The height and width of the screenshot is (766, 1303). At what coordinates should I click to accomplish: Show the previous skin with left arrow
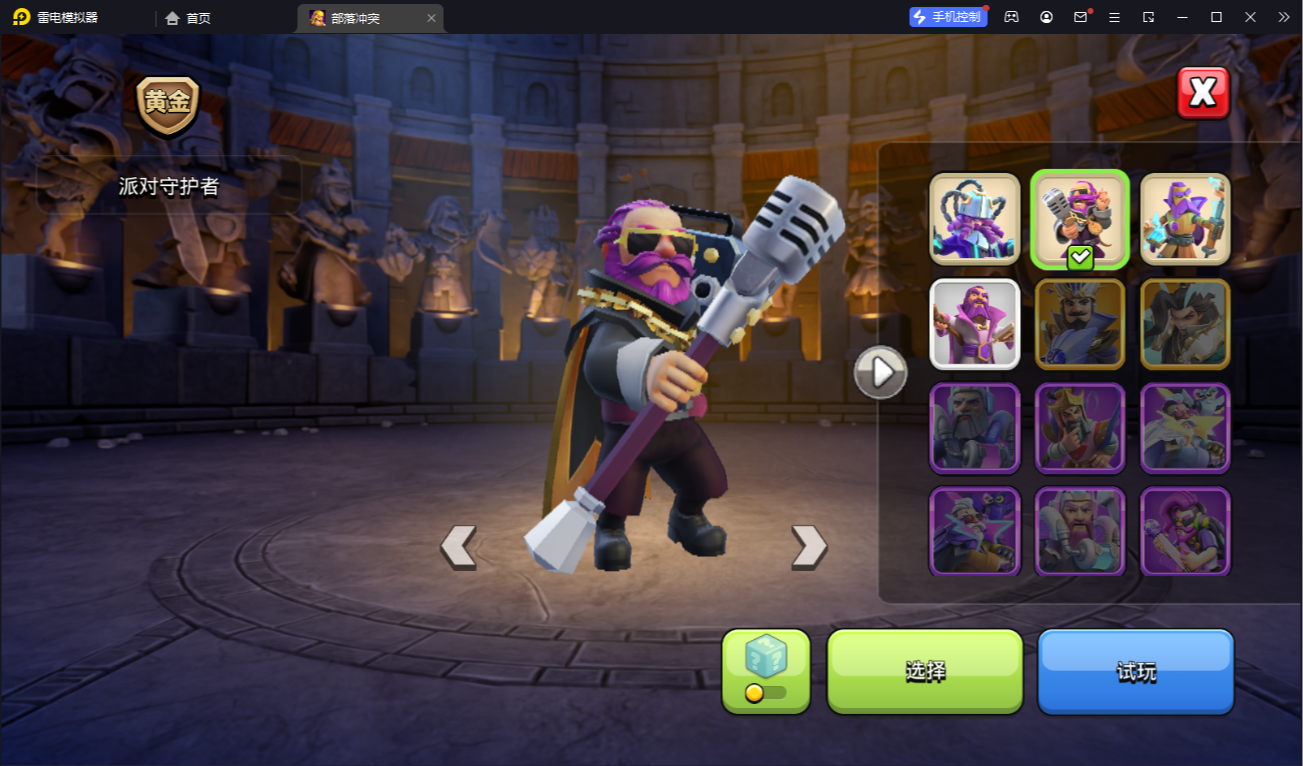[459, 547]
